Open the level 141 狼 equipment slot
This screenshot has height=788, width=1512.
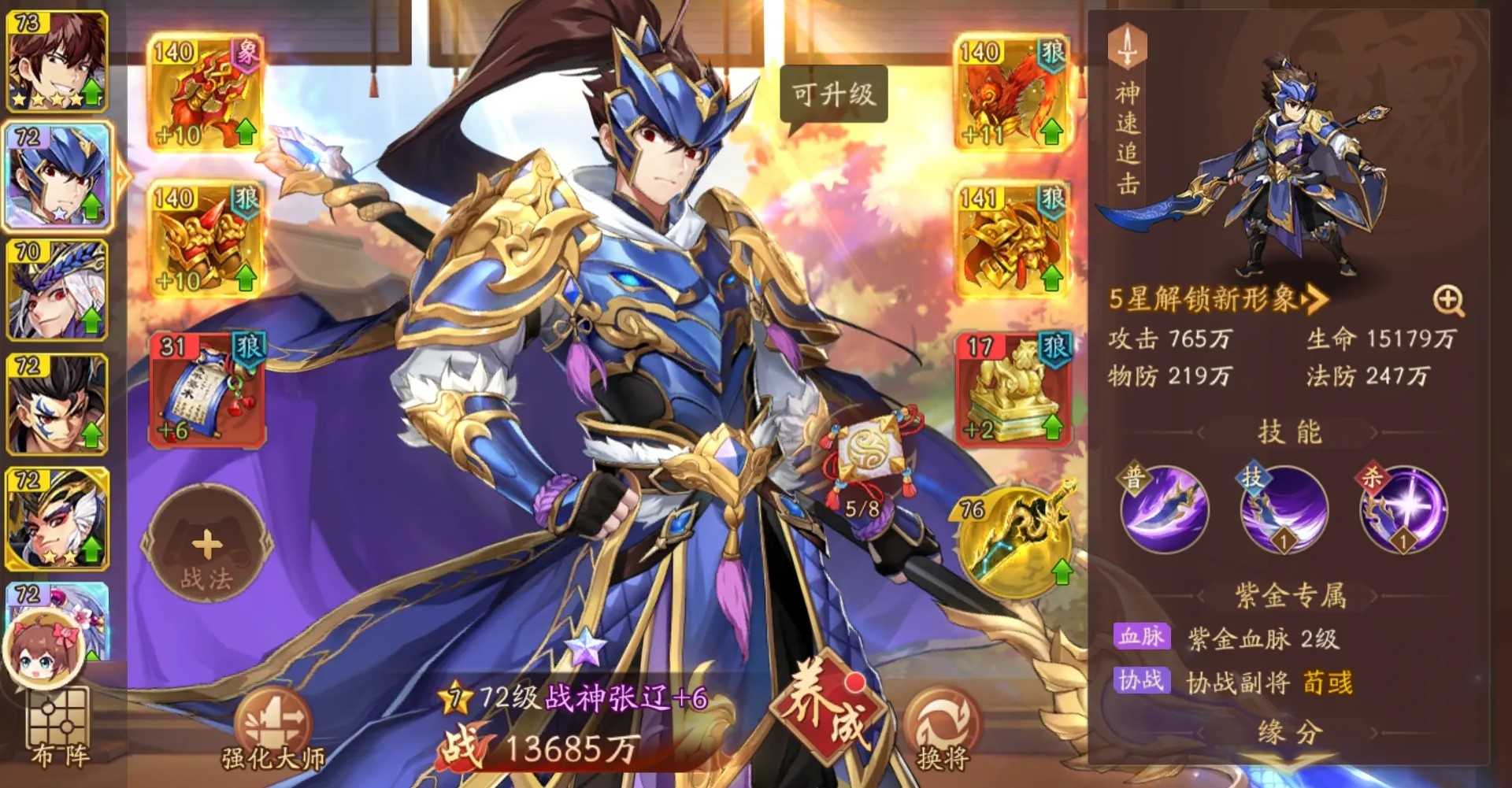[x=1011, y=239]
